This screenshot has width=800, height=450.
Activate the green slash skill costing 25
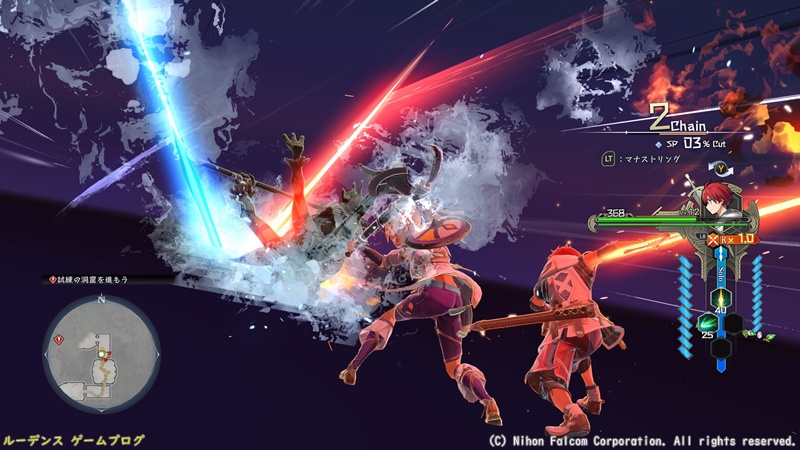[708, 323]
